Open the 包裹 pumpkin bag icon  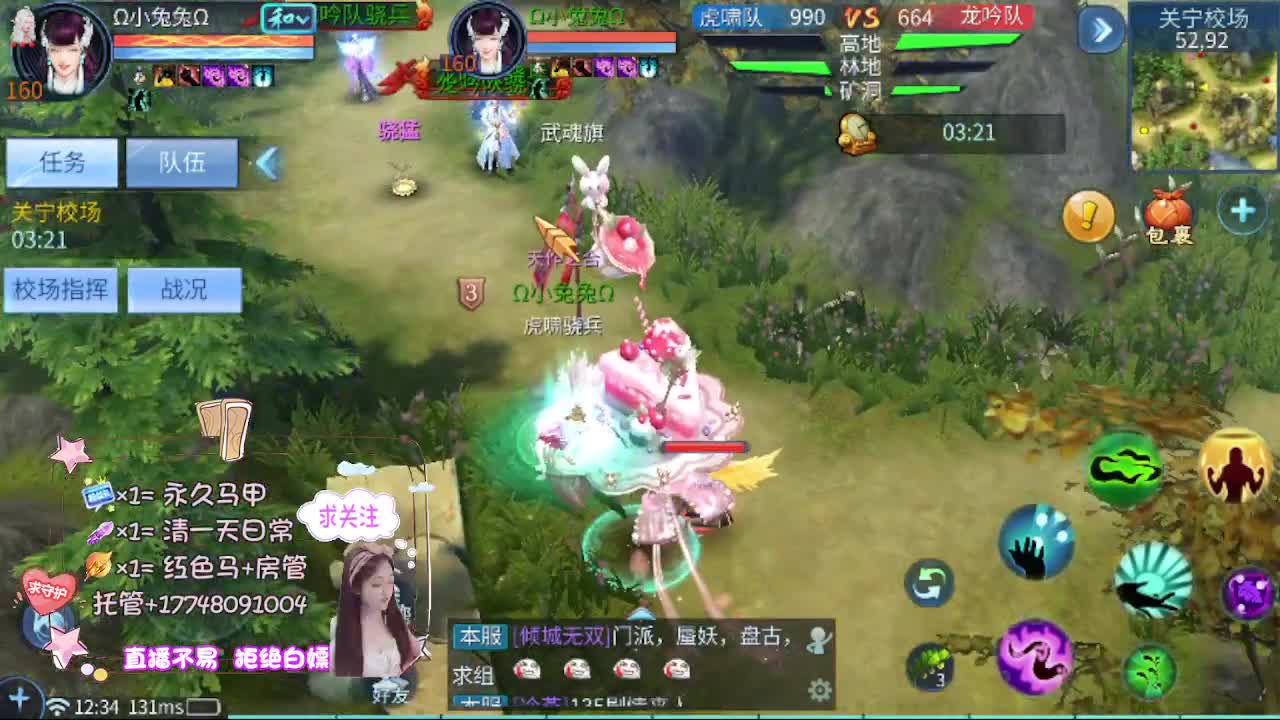[1168, 212]
